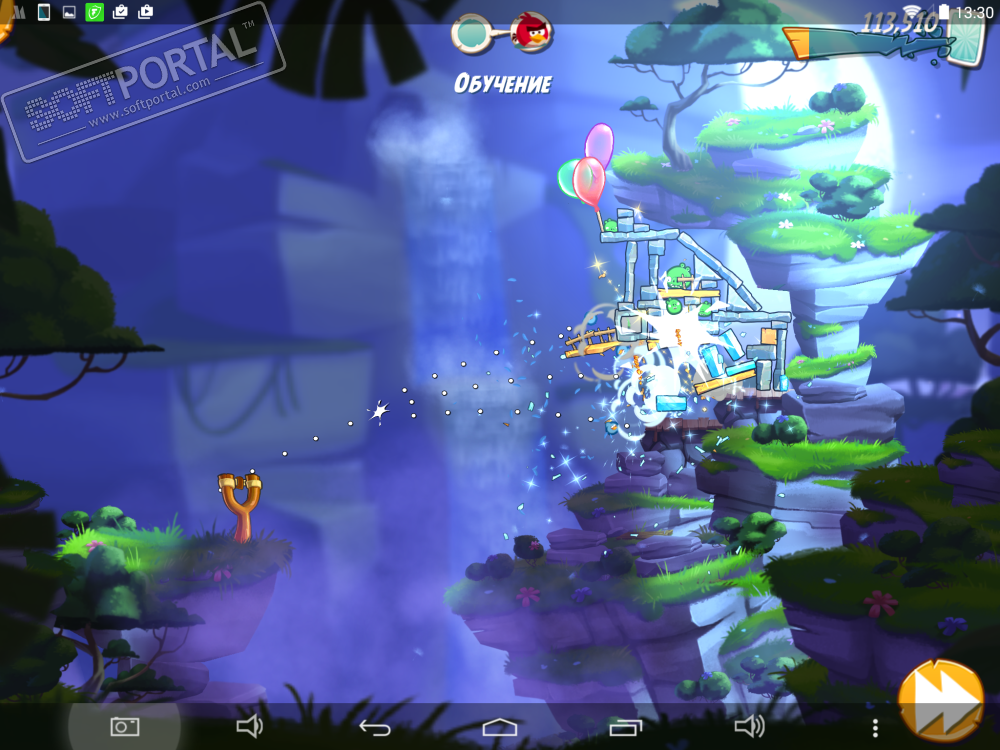Raise volume with the multi-wave speaker icon
Screen dimensions: 1000x750
[x=749, y=727]
